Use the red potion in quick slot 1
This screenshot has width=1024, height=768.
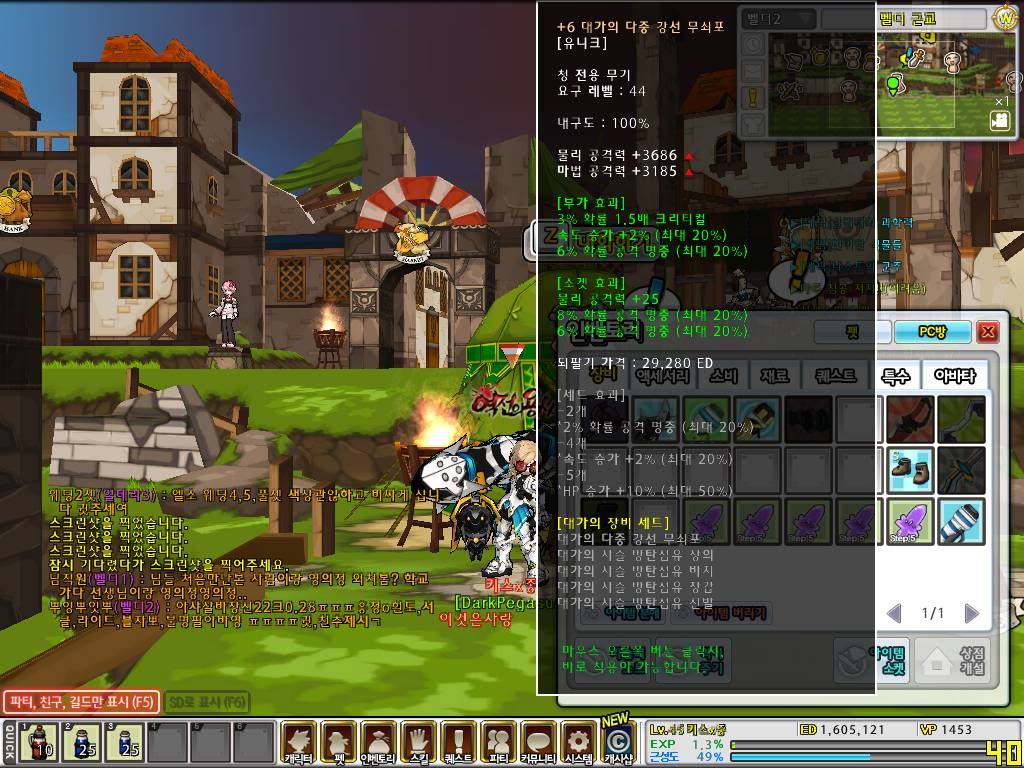coord(40,742)
